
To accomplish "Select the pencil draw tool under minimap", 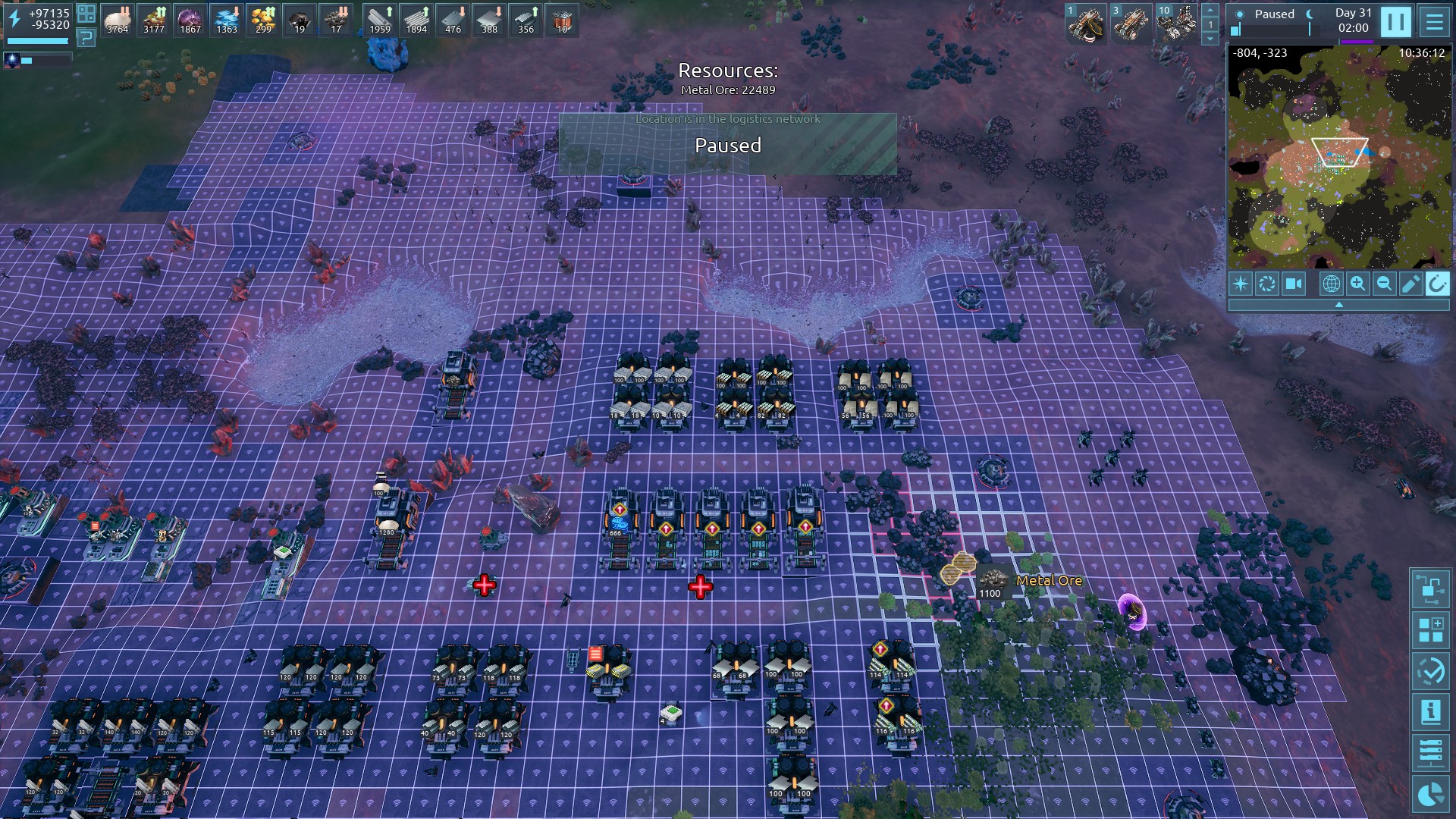I will point(1410,284).
